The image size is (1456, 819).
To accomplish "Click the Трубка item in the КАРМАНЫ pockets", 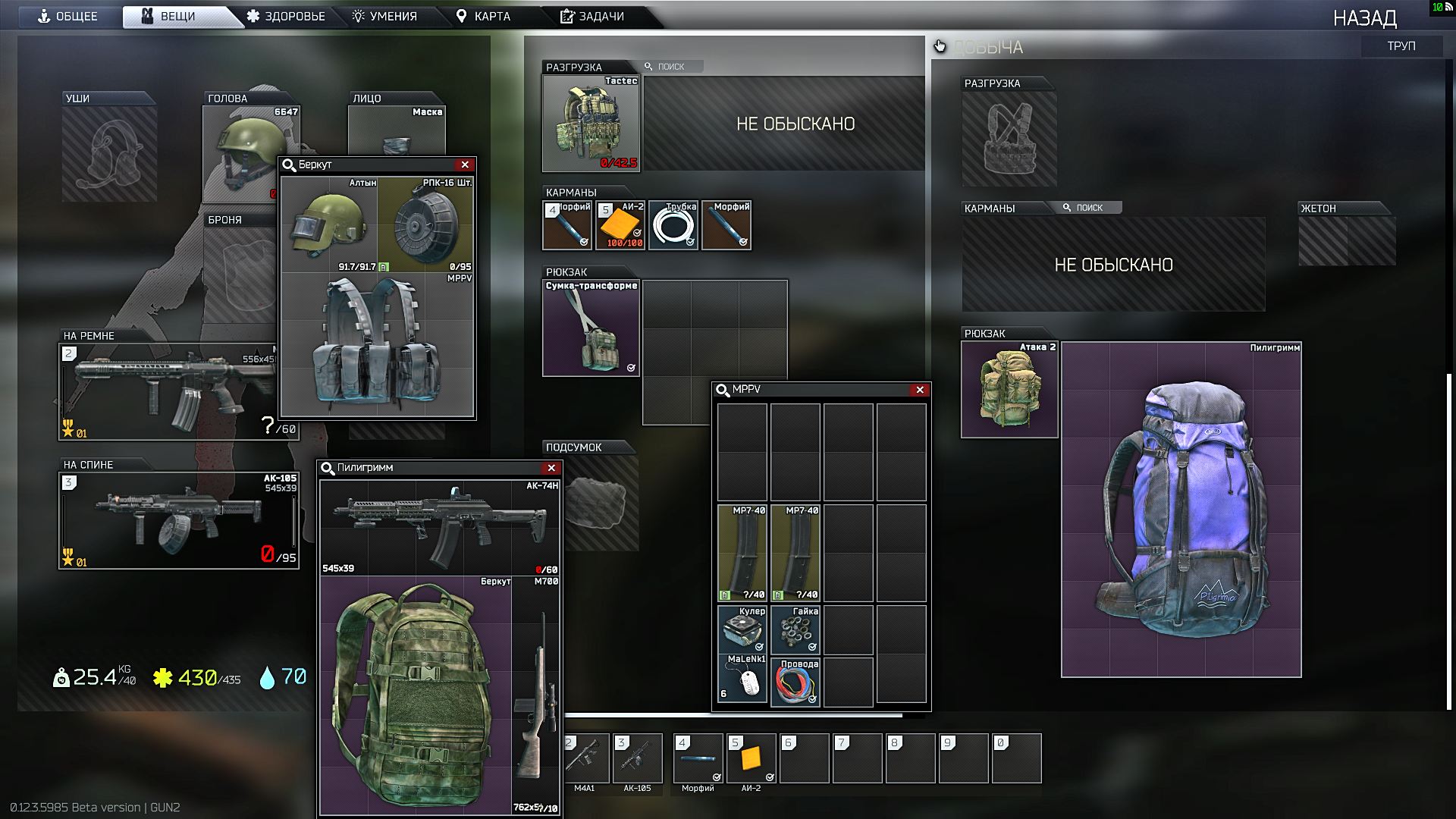I will click(x=673, y=224).
